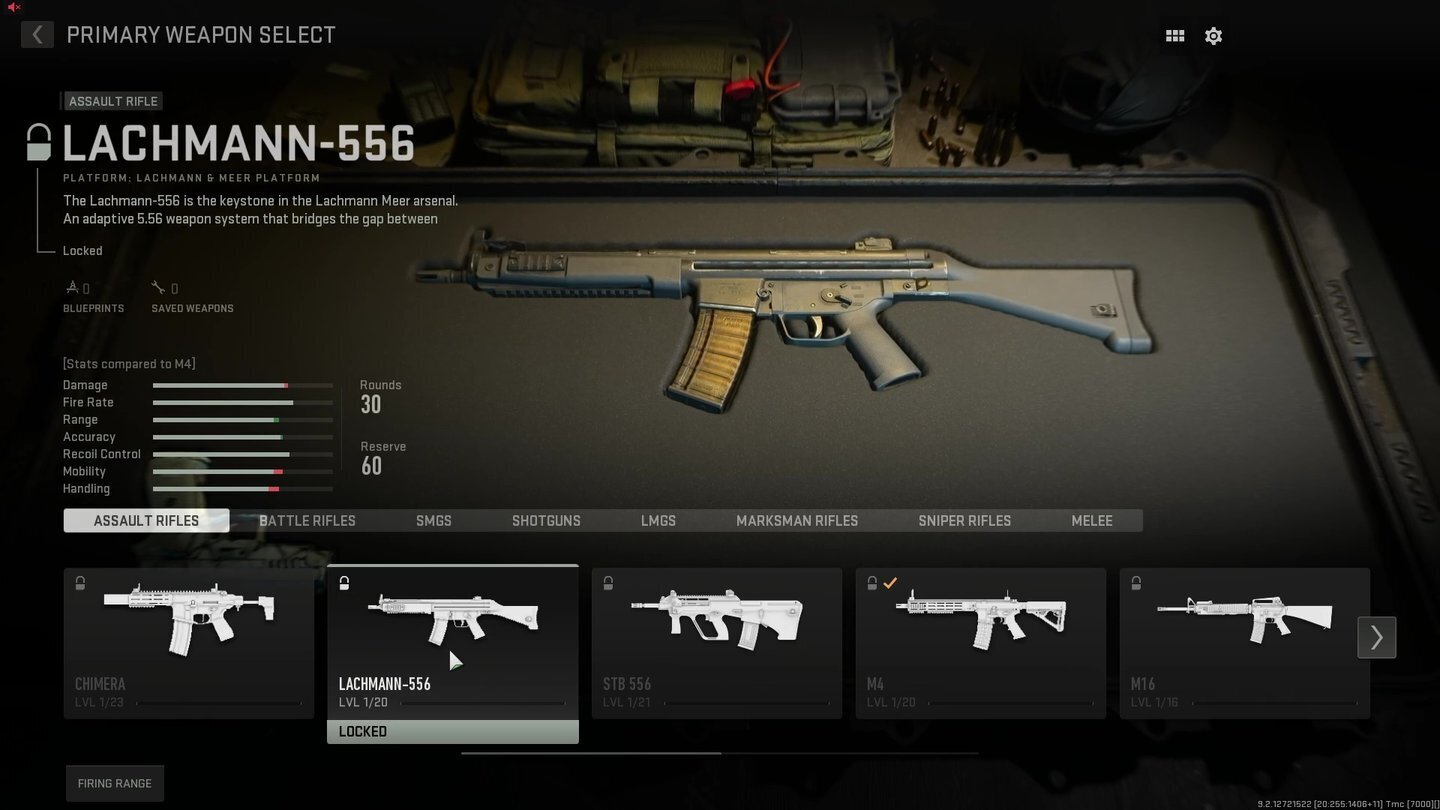Click the back arrow to leave weapon select
The width and height of the screenshot is (1440, 810).
37,34
